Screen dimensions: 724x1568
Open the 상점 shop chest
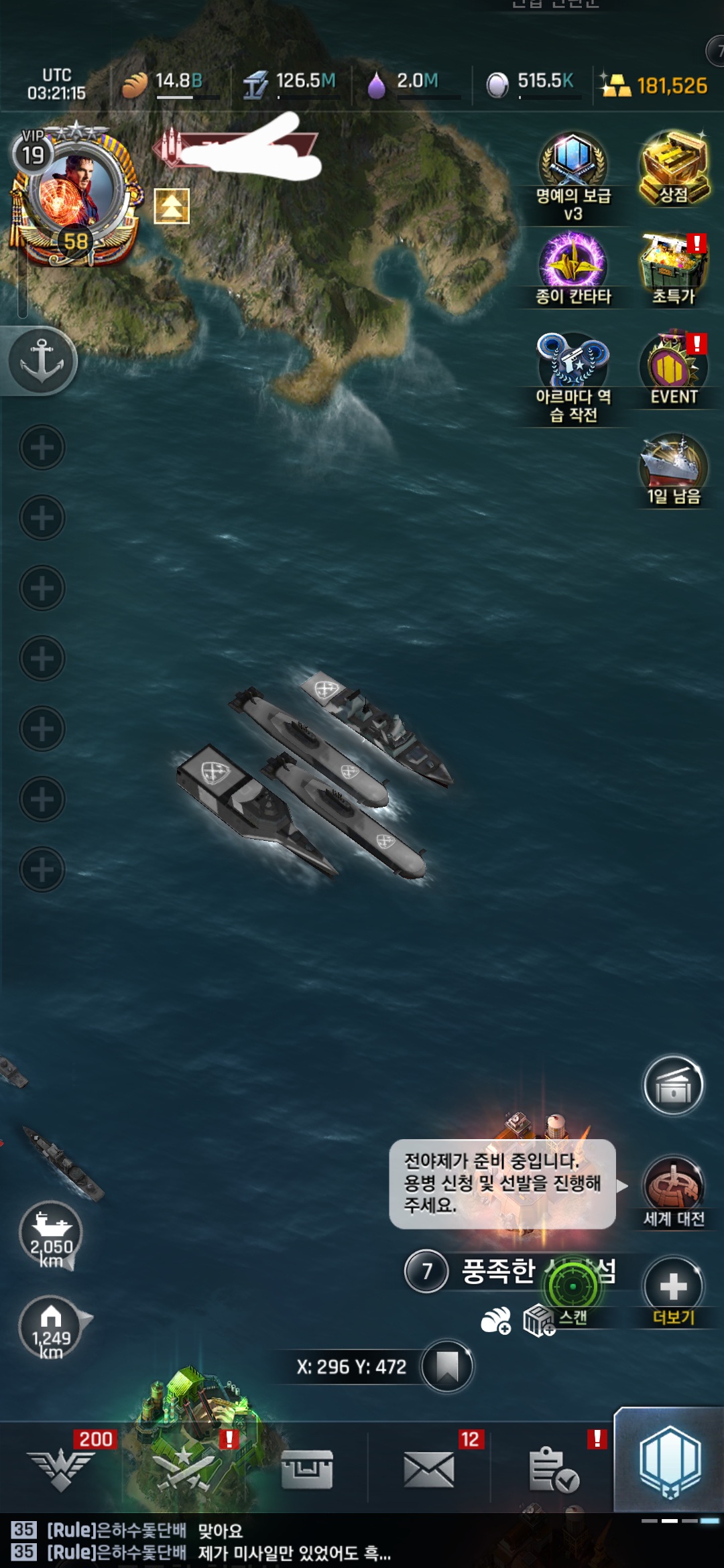pos(674,168)
